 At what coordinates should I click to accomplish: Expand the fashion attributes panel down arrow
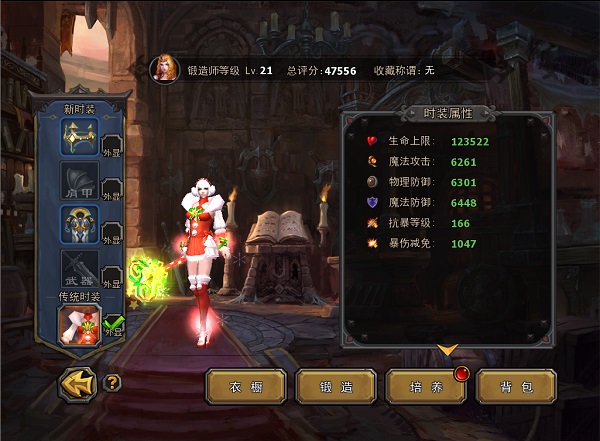(x=448, y=350)
